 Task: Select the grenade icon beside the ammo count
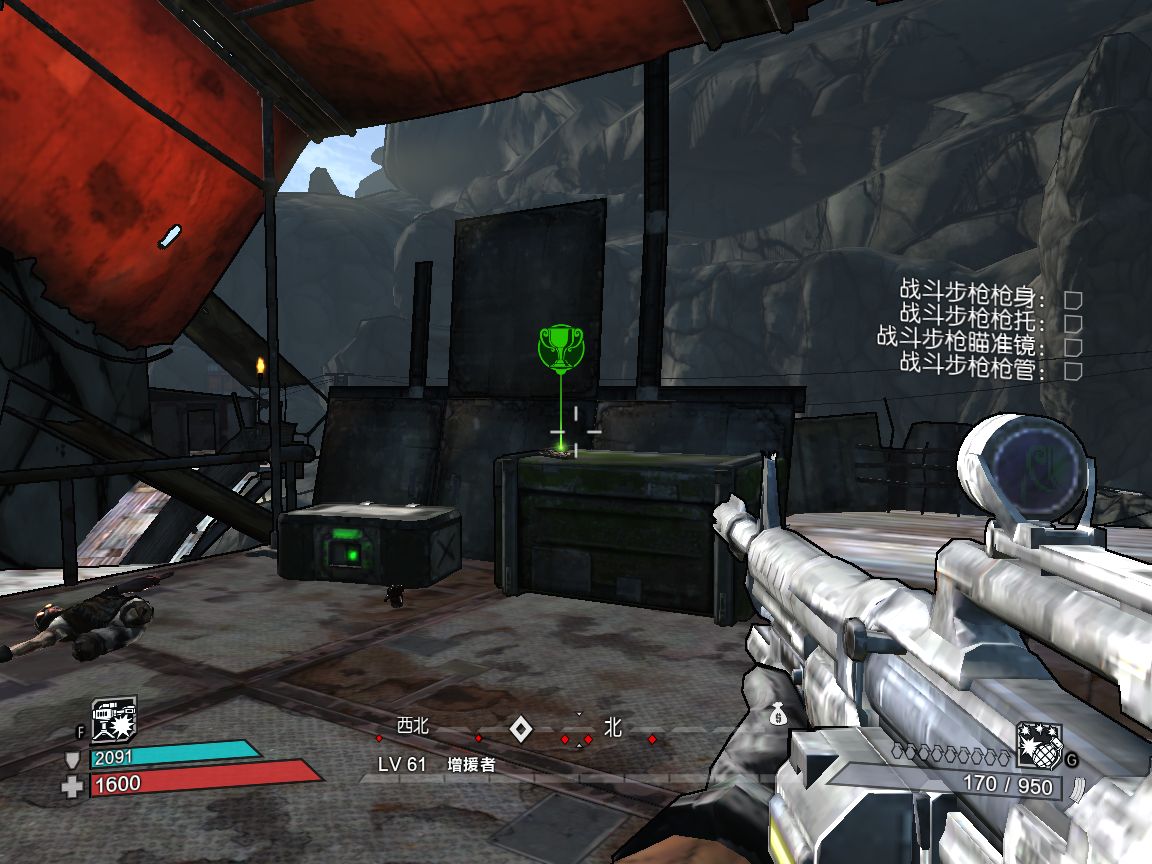click(1038, 746)
